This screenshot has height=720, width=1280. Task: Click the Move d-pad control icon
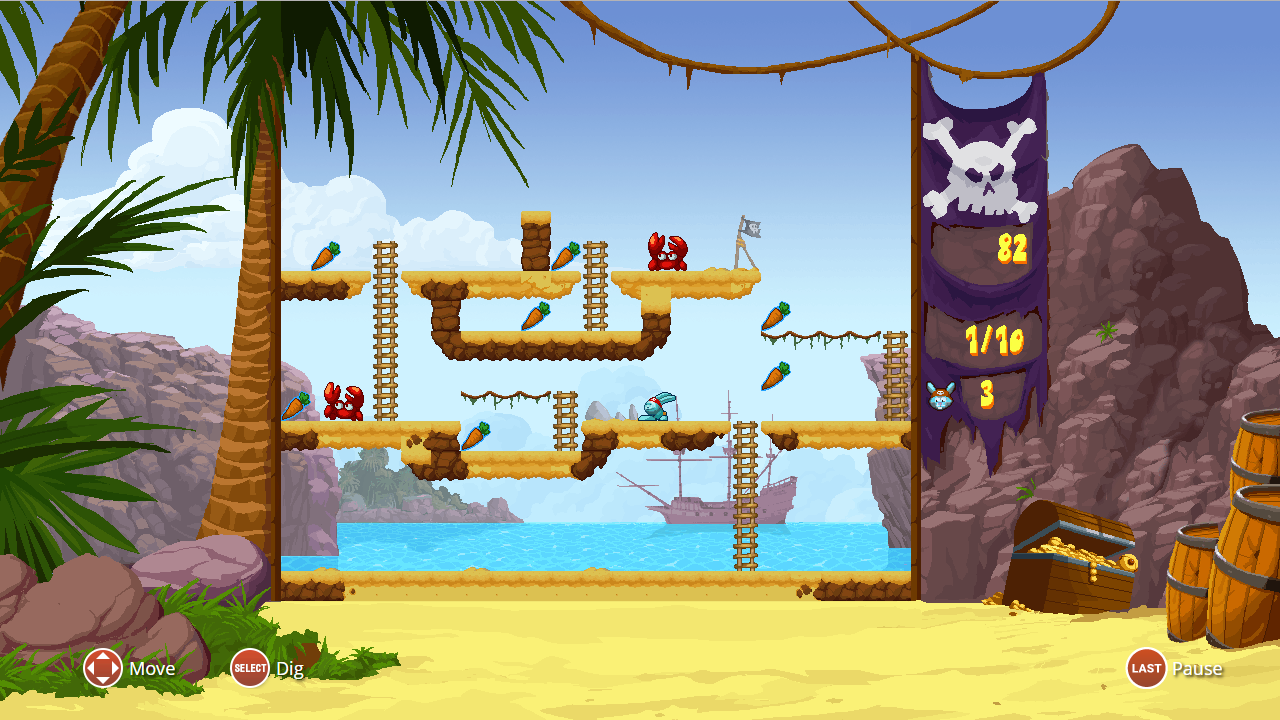coord(100,668)
